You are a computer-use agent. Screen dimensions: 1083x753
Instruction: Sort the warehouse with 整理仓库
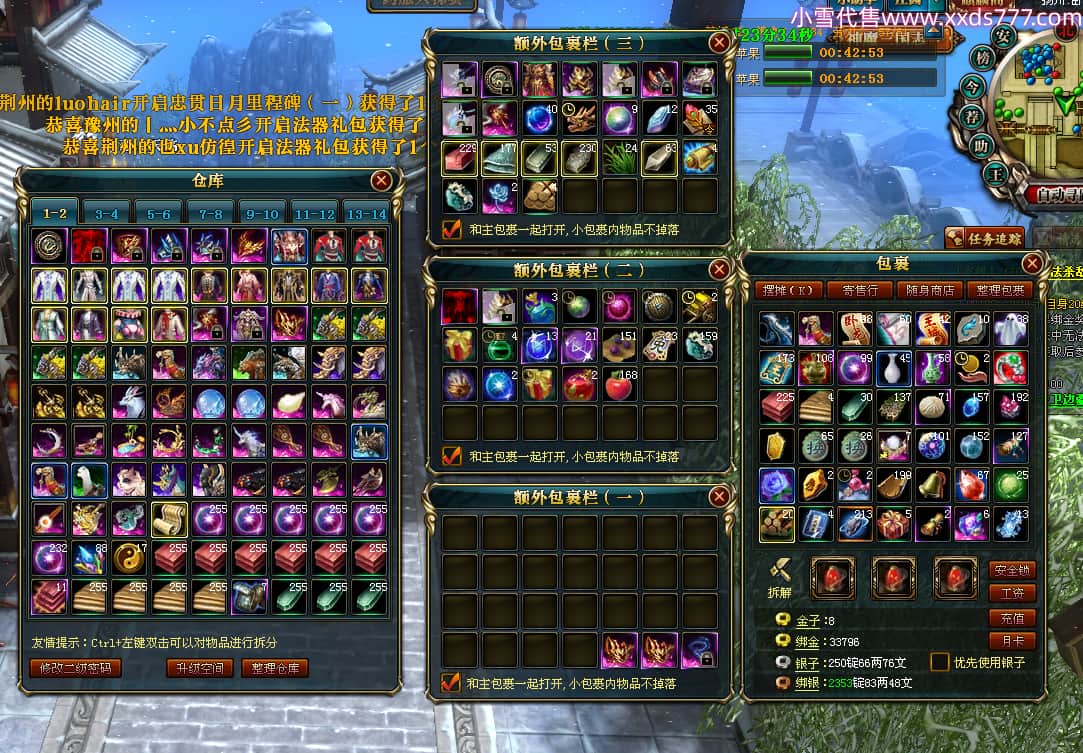275,668
